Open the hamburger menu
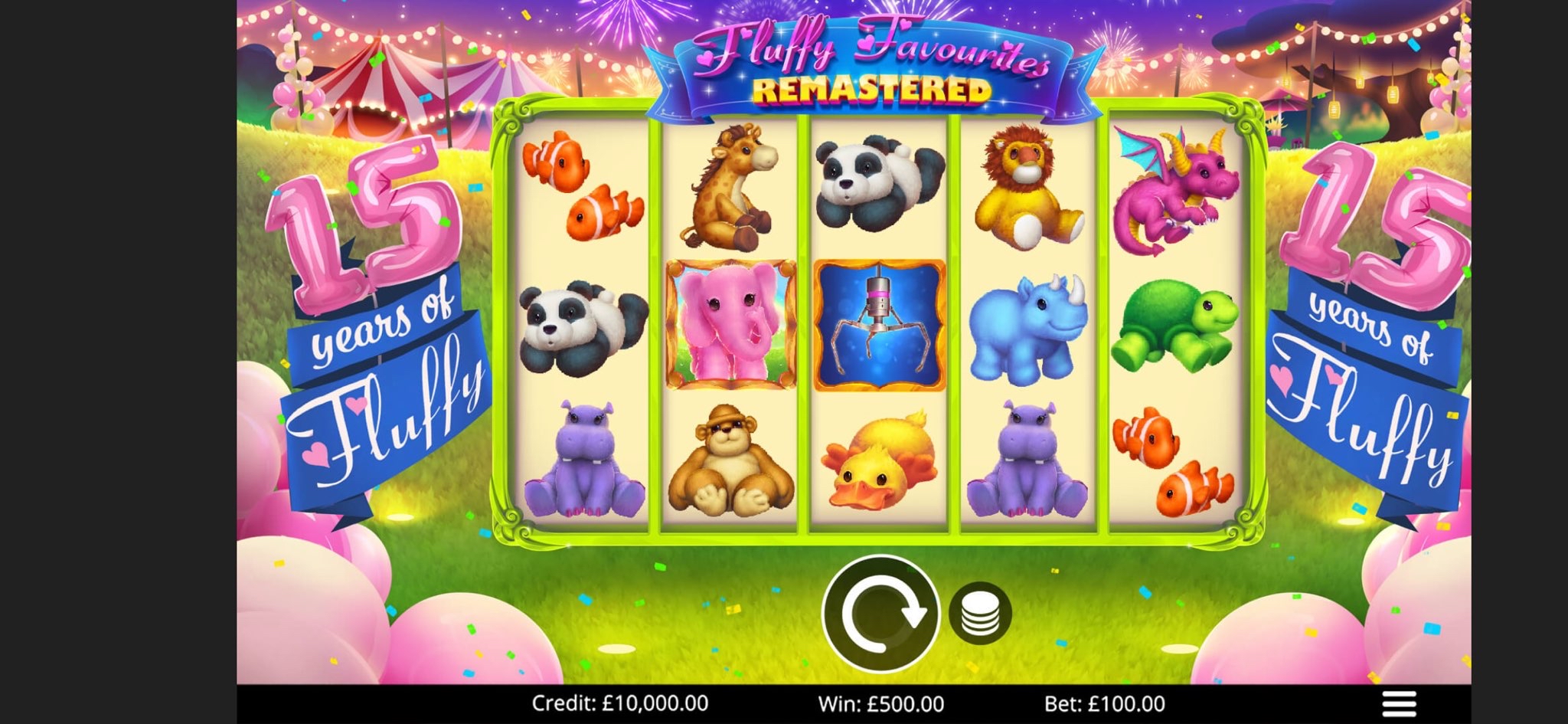The image size is (1568, 724). click(1399, 703)
